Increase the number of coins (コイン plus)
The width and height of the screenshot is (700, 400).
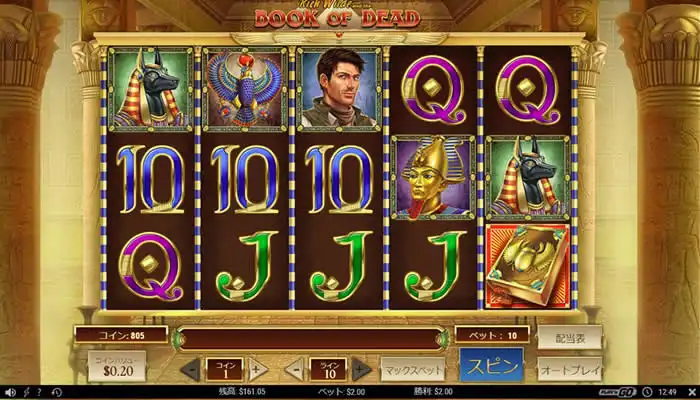click(257, 369)
